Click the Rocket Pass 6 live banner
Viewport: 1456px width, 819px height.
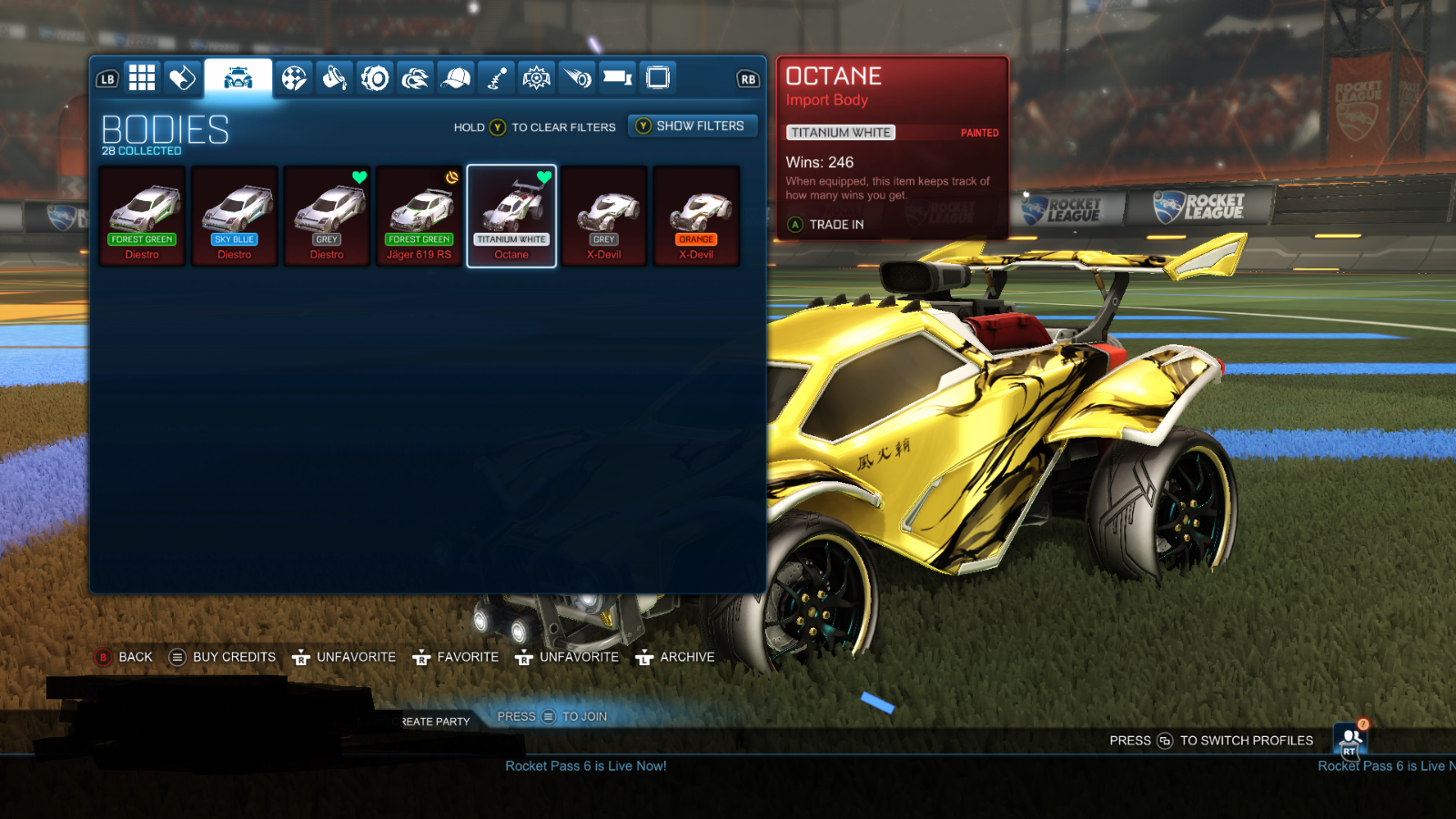pyautogui.click(x=586, y=766)
